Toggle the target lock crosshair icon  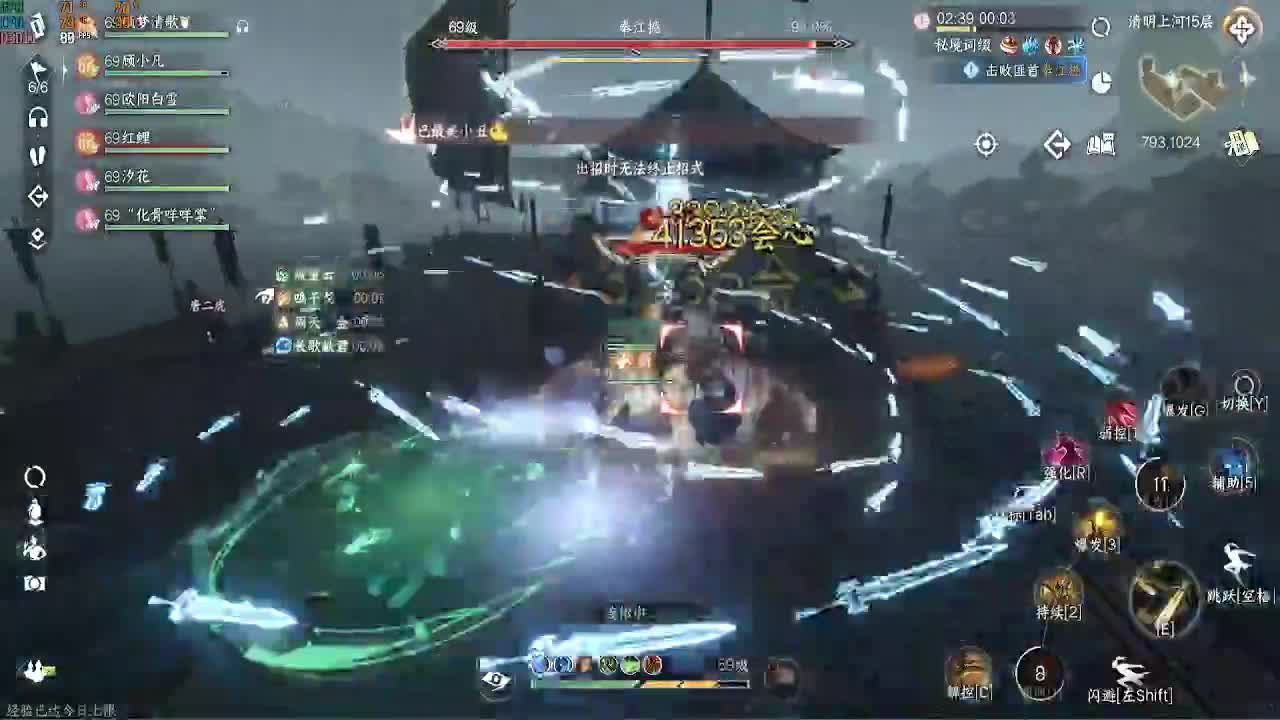pos(984,145)
